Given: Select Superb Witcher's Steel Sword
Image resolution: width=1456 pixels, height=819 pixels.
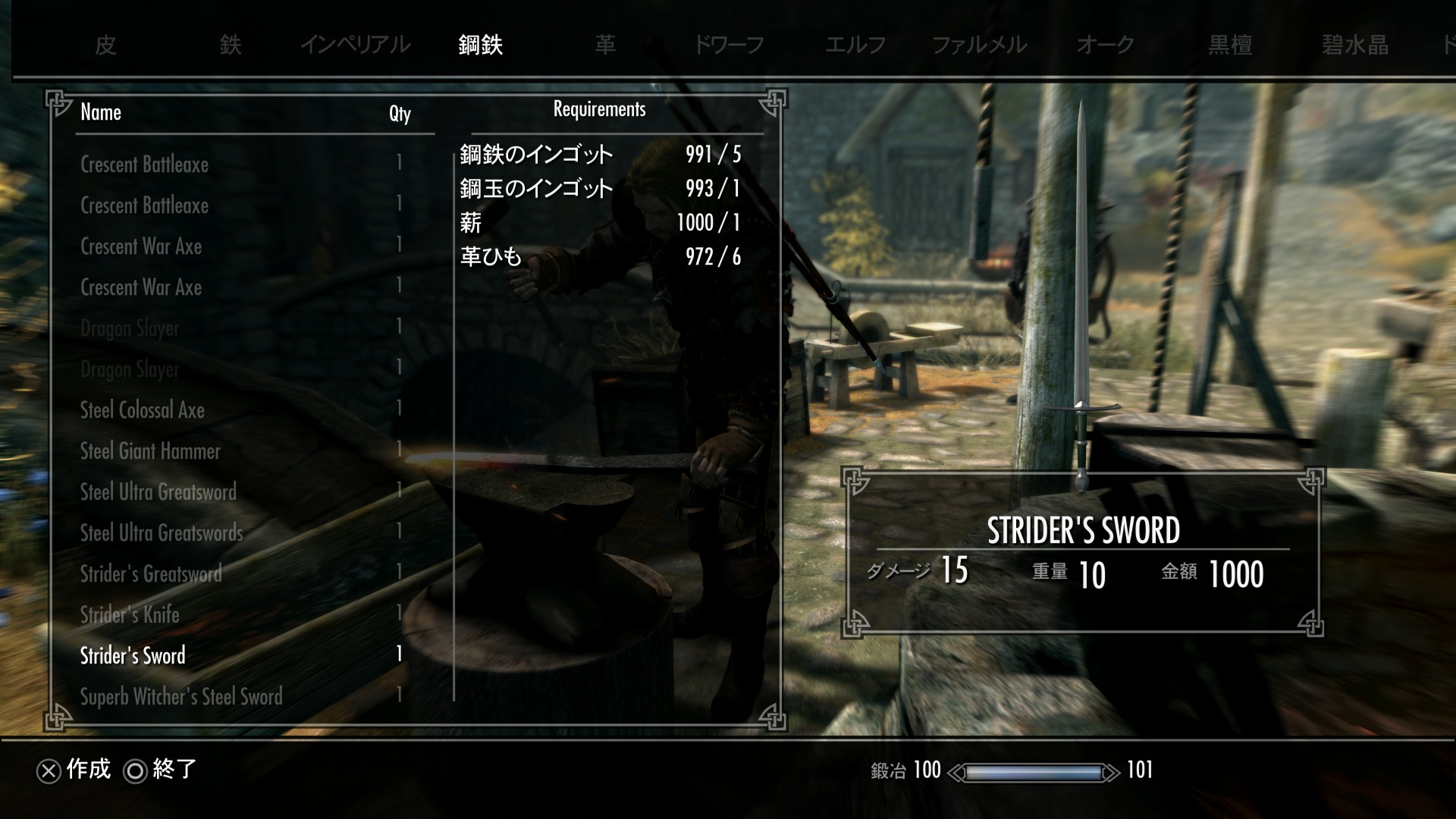Looking at the screenshot, I should tap(181, 697).
